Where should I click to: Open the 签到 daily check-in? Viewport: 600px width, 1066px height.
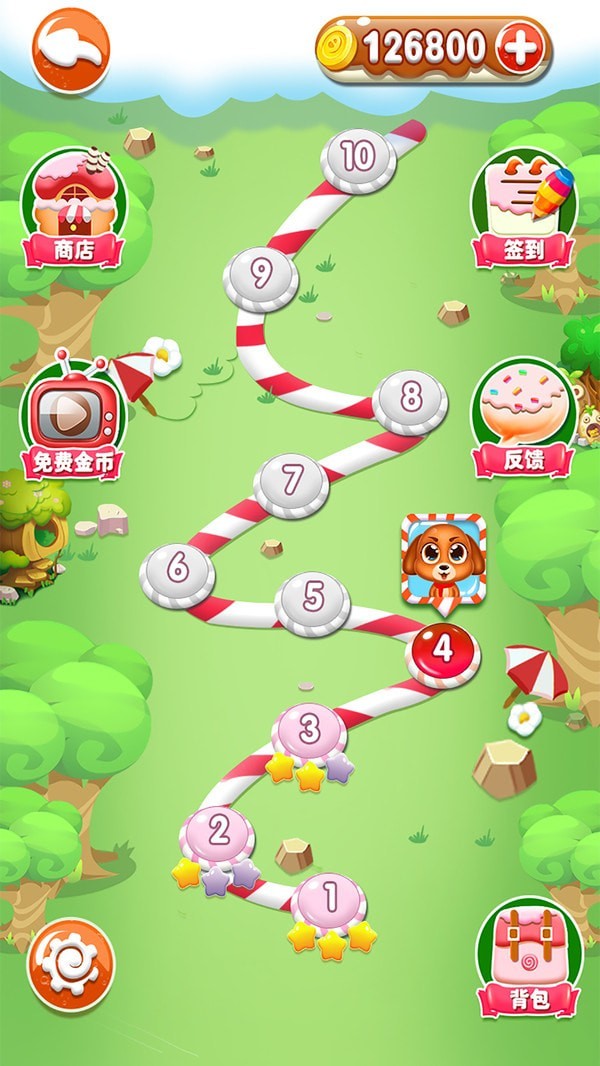pyautogui.click(x=524, y=211)
